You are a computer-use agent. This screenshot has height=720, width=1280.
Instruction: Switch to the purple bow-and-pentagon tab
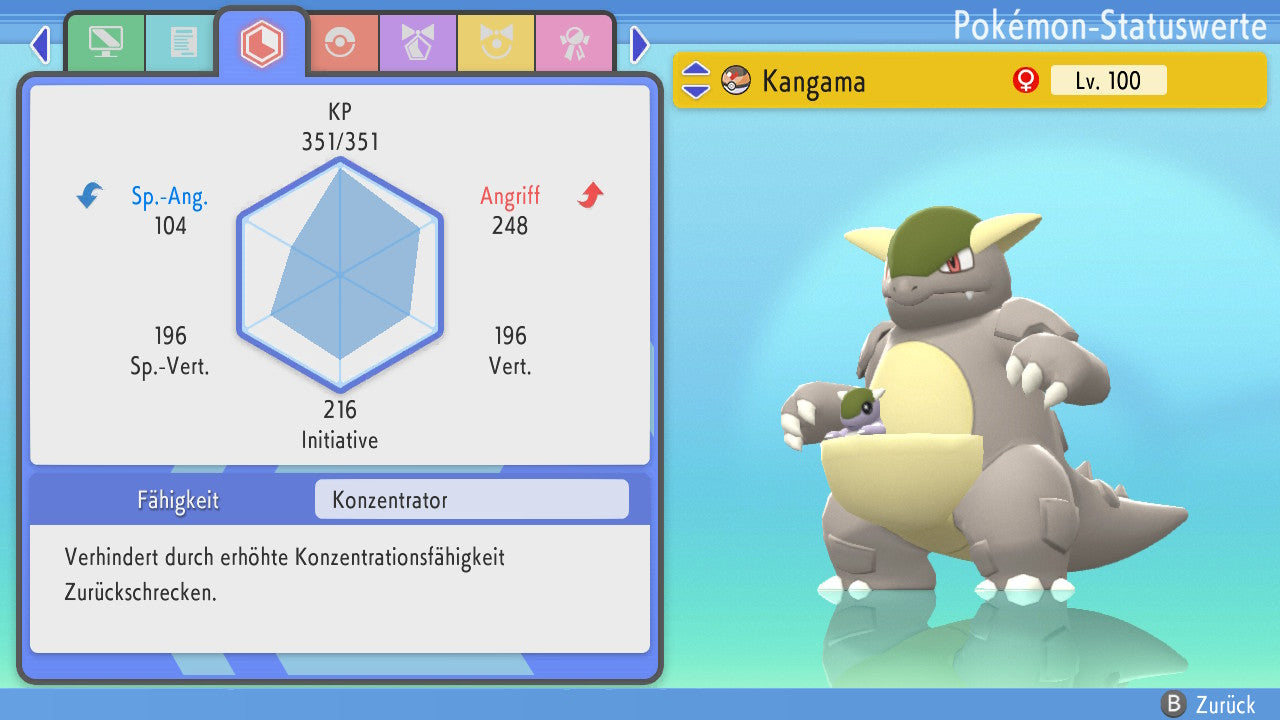[418, 43]
